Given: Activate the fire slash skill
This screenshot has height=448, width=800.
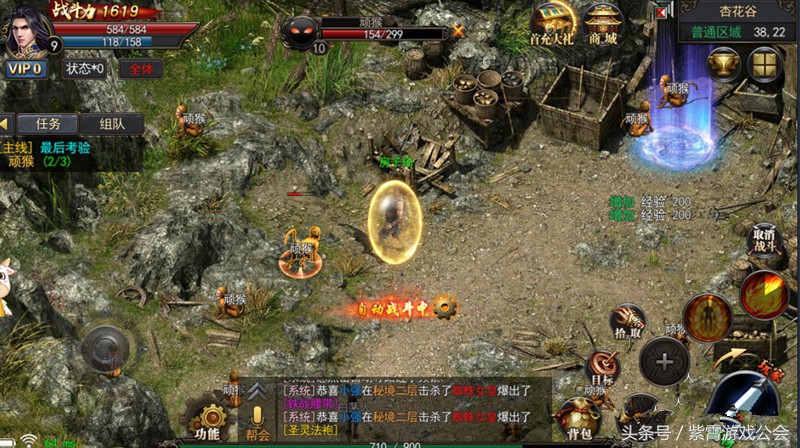Looking at the screenshot, I should 765,294.
